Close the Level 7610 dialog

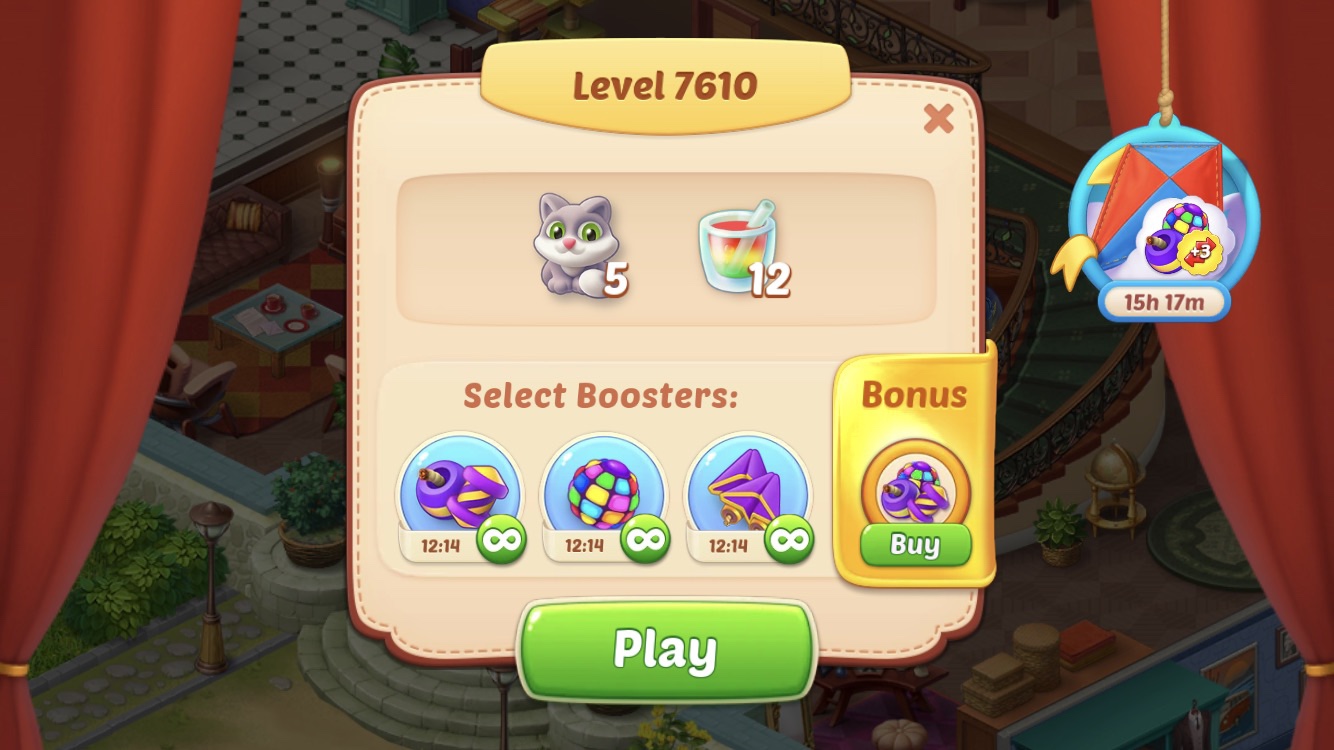tap(938, 119)
